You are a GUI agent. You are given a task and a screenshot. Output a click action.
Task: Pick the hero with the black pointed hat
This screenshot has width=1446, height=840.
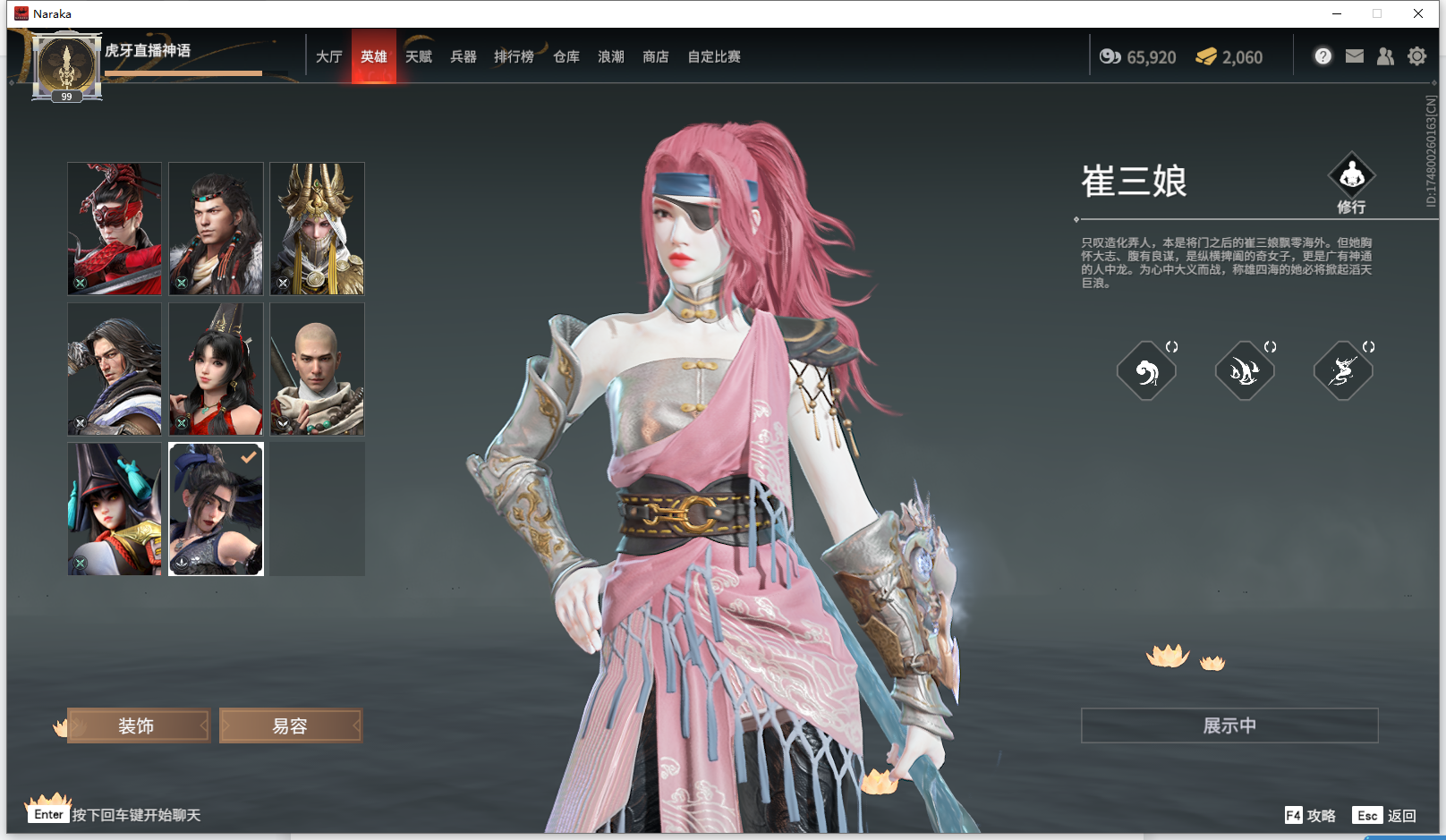pyautogui.click(x=115, y=509)
